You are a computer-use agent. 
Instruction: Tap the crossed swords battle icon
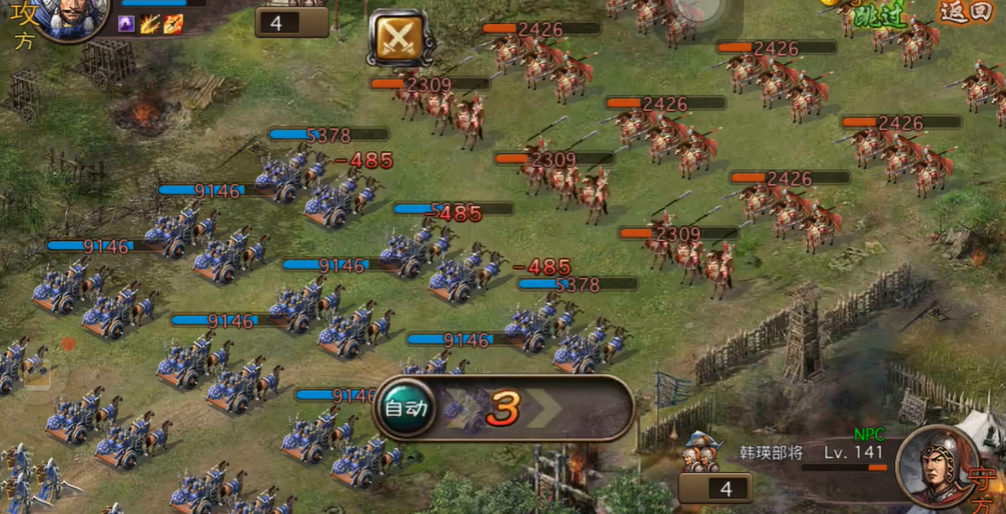point(399,37)
